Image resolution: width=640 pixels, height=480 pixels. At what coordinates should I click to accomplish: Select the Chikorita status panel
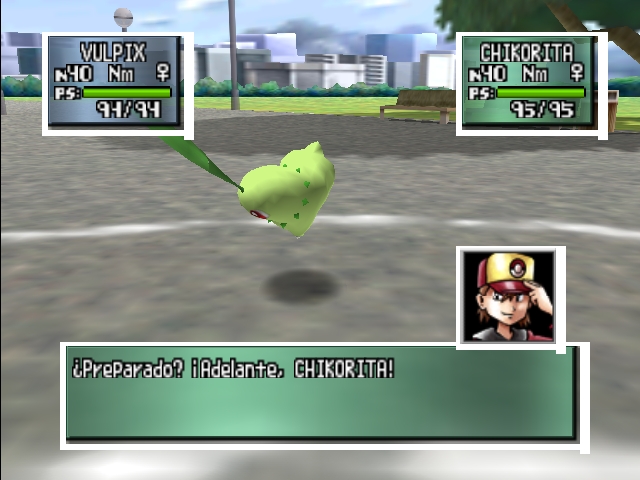point(531,83)
